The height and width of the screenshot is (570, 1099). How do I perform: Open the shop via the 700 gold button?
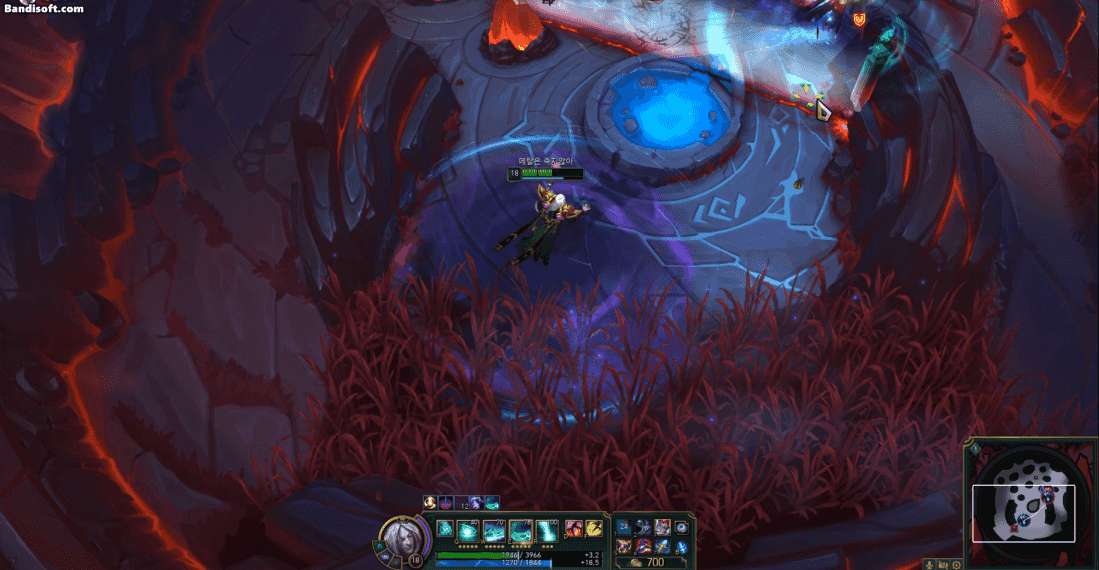[647, 562]
